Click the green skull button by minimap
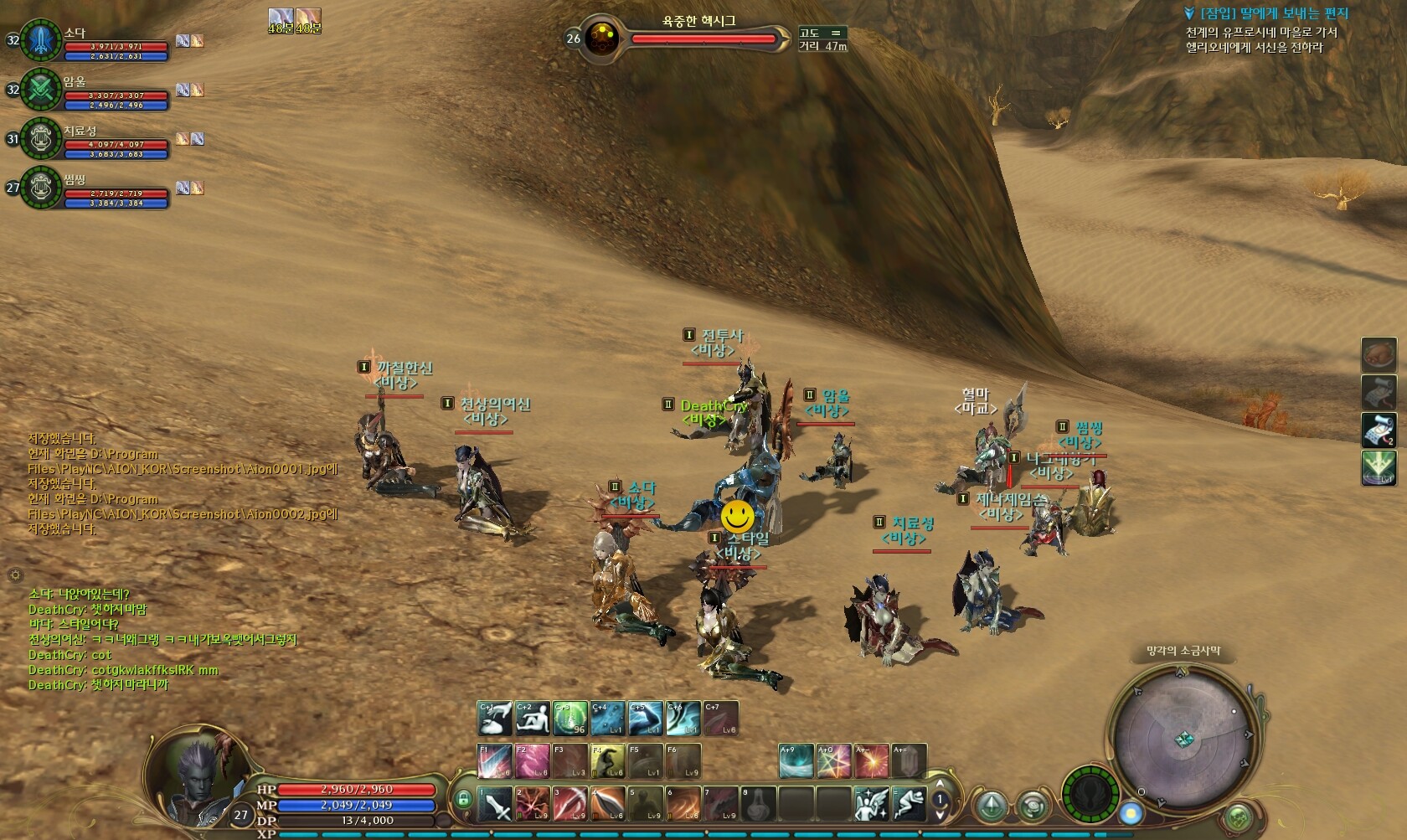Image resolution: width=1407 pixels, height=840 pixels. point(1090,793)
